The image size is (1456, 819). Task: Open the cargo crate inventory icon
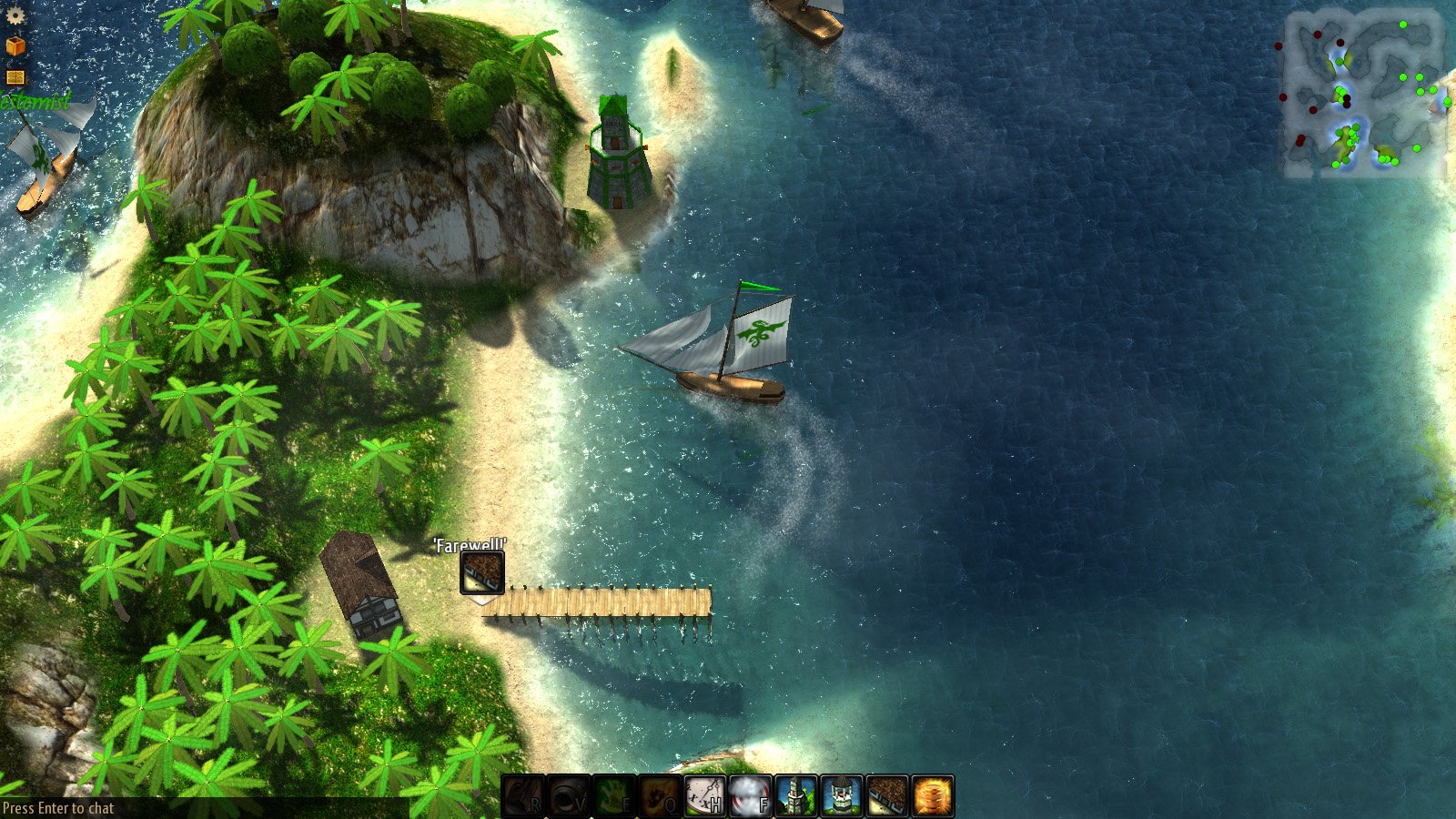[x=15, y=45]
